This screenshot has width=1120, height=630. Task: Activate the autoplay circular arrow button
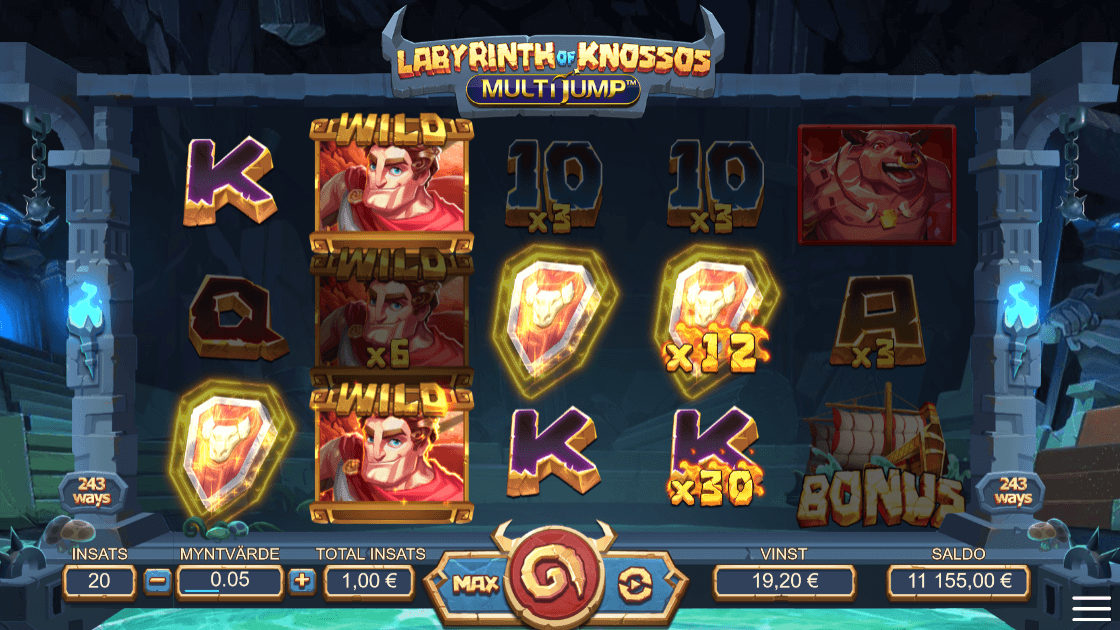pos(633,583)
